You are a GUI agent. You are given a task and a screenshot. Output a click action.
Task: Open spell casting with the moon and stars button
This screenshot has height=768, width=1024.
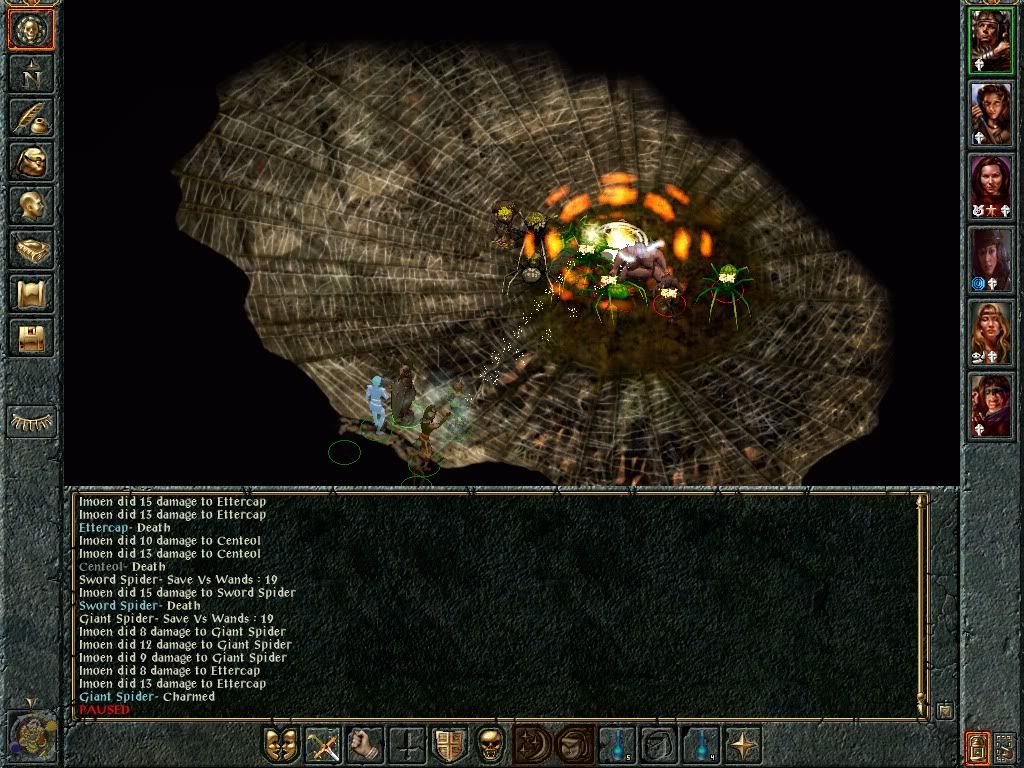coord(533,745)
